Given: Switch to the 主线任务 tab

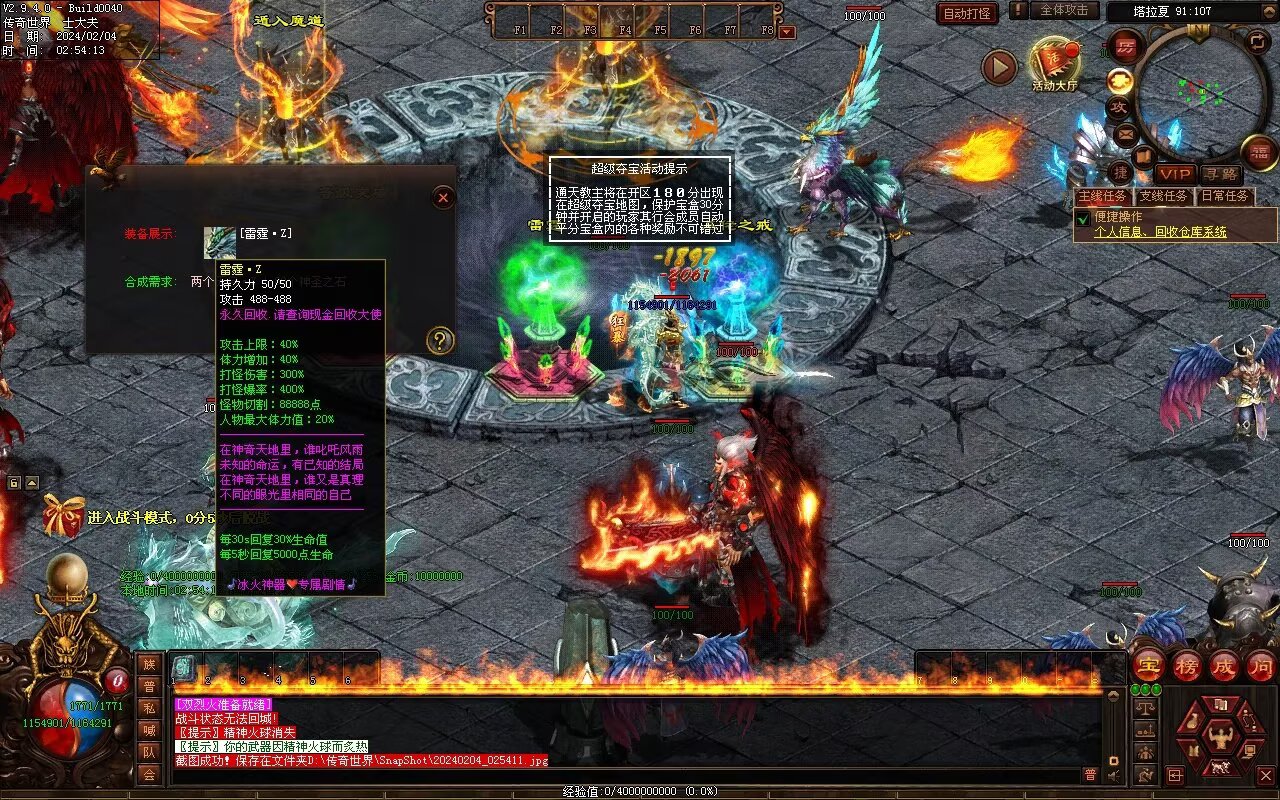Looking at the screenshot, I should (1104, 196).
